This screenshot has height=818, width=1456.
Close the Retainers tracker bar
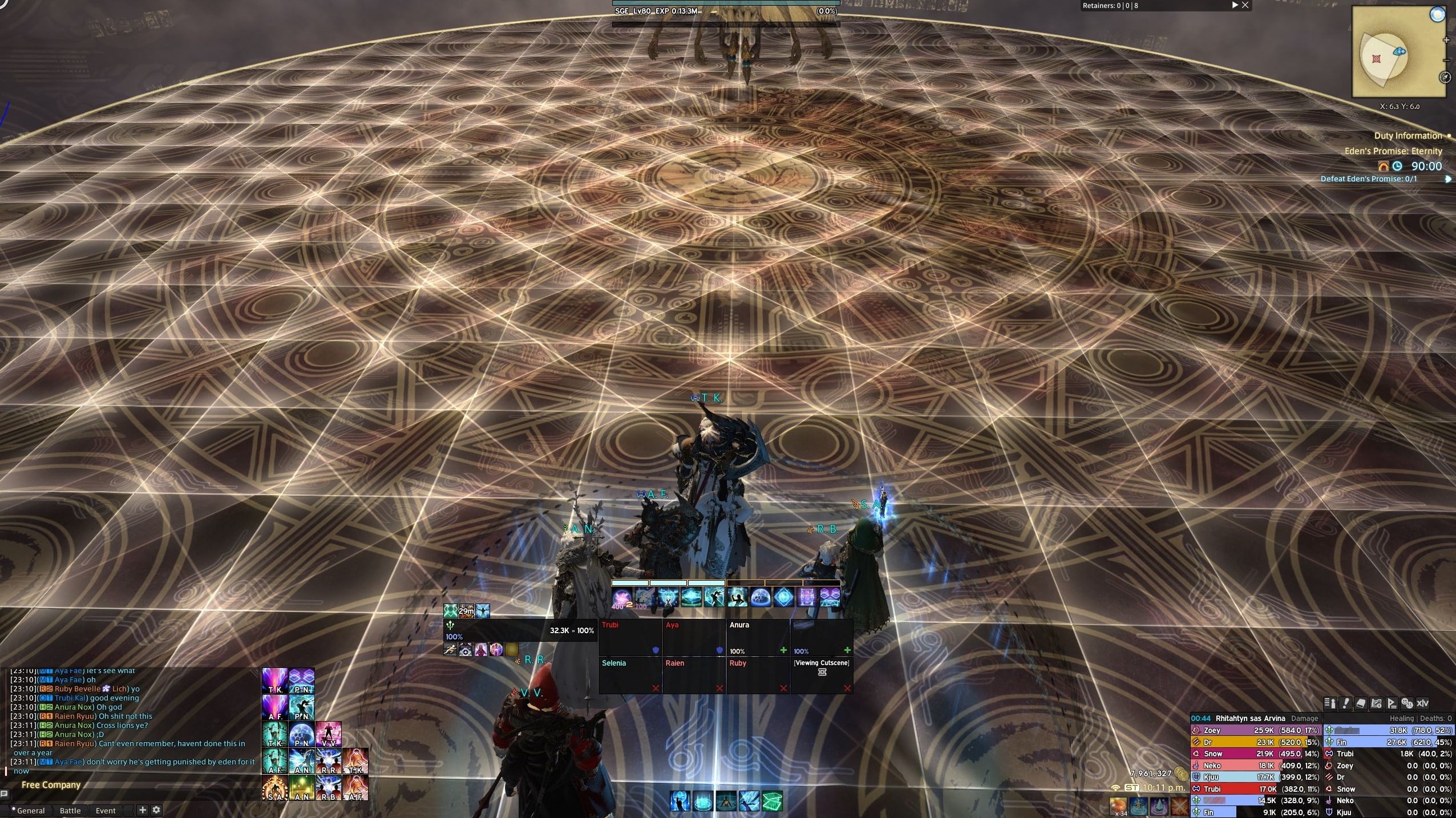(x=1245, y=5)
